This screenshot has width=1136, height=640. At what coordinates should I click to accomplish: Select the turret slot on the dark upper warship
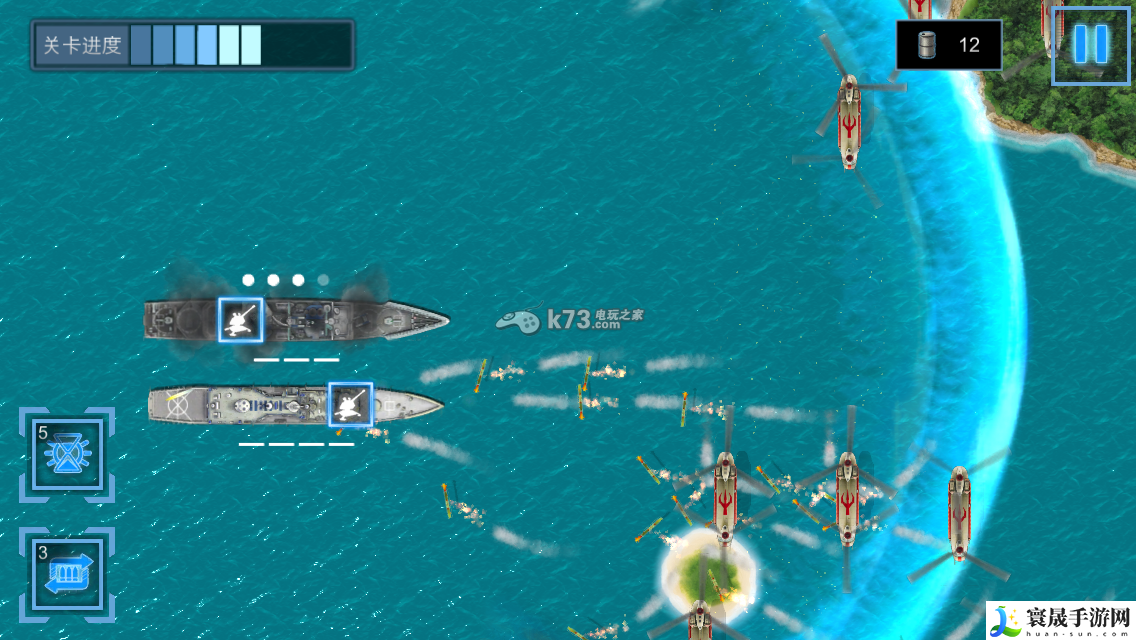click(x=241, y=320)
